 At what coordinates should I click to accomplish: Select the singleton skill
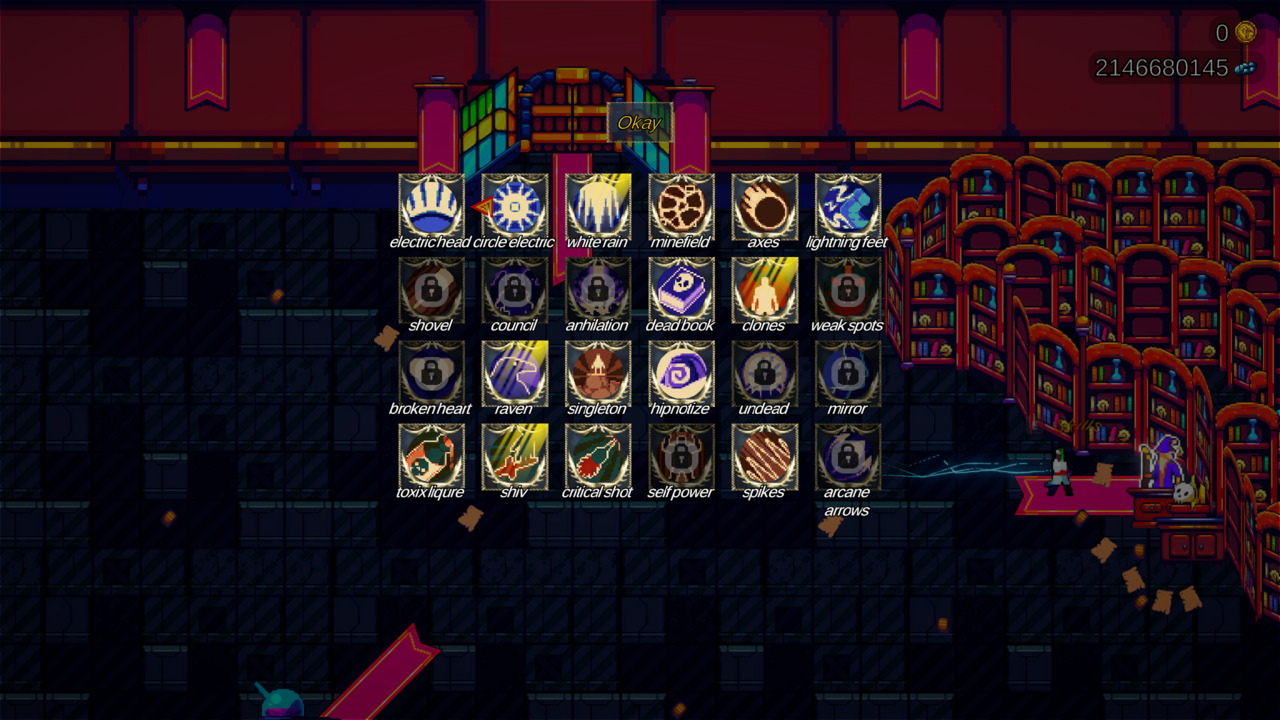(x=598, y=374)
